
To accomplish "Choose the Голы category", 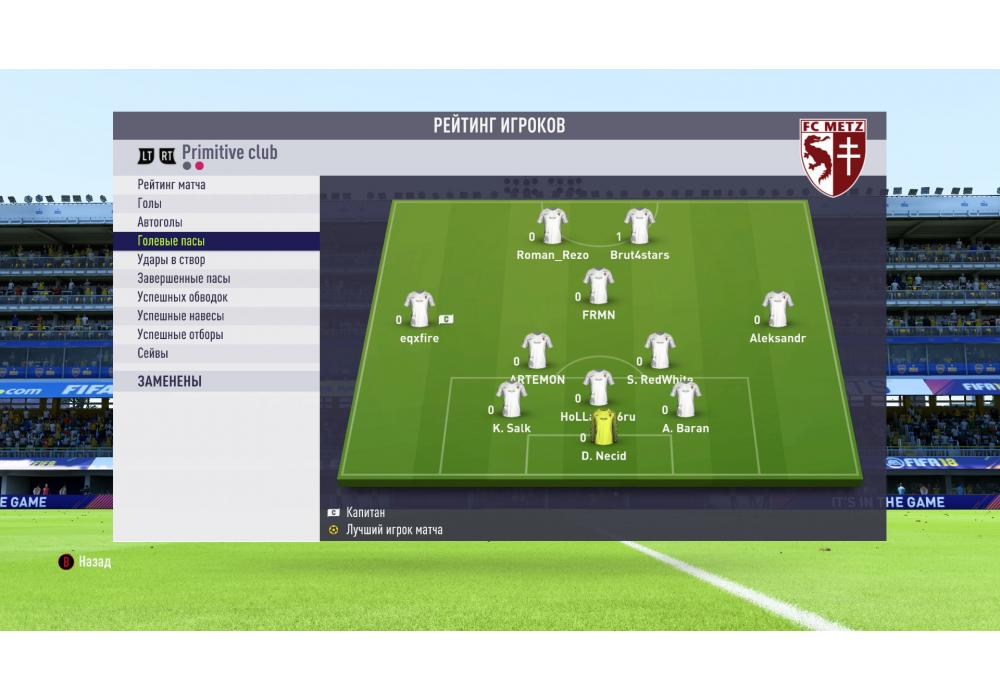I will [x=150, y=204].
